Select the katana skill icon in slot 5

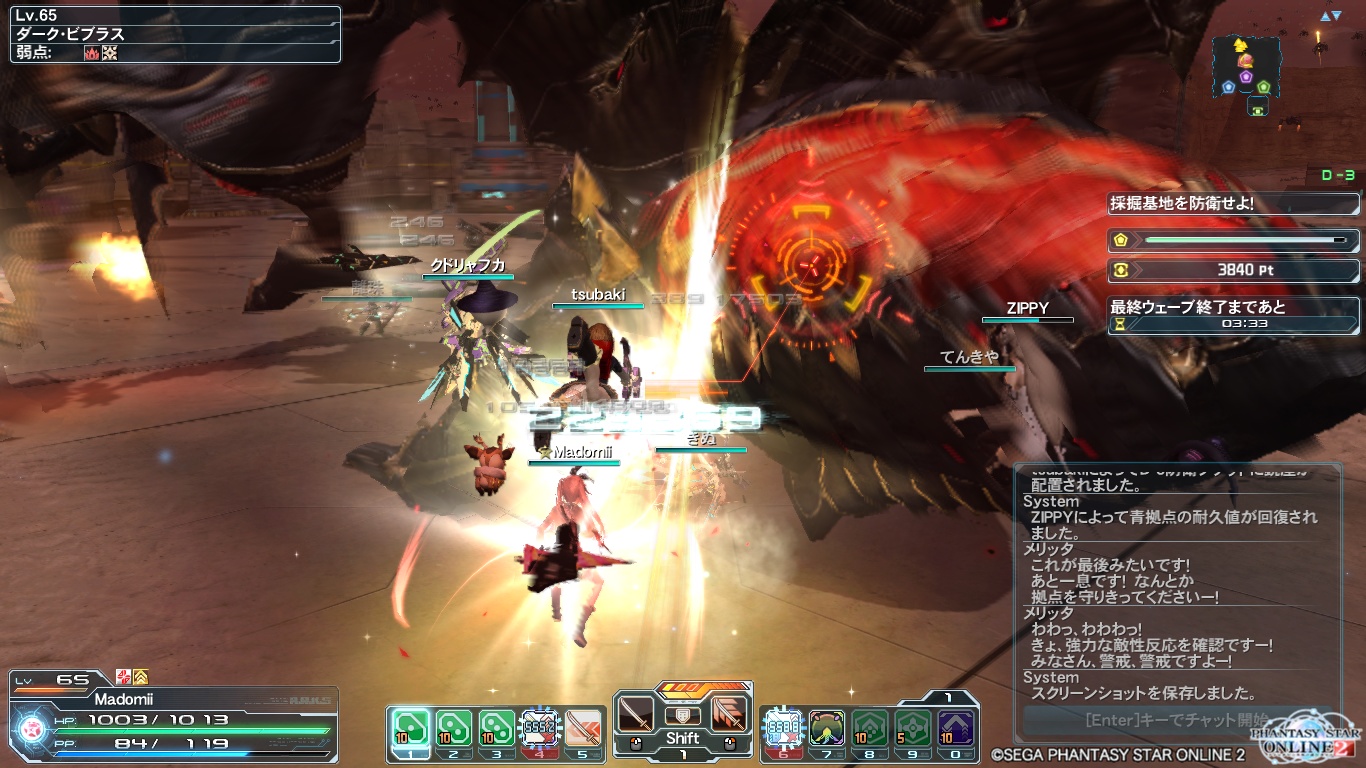pos(583,727)
